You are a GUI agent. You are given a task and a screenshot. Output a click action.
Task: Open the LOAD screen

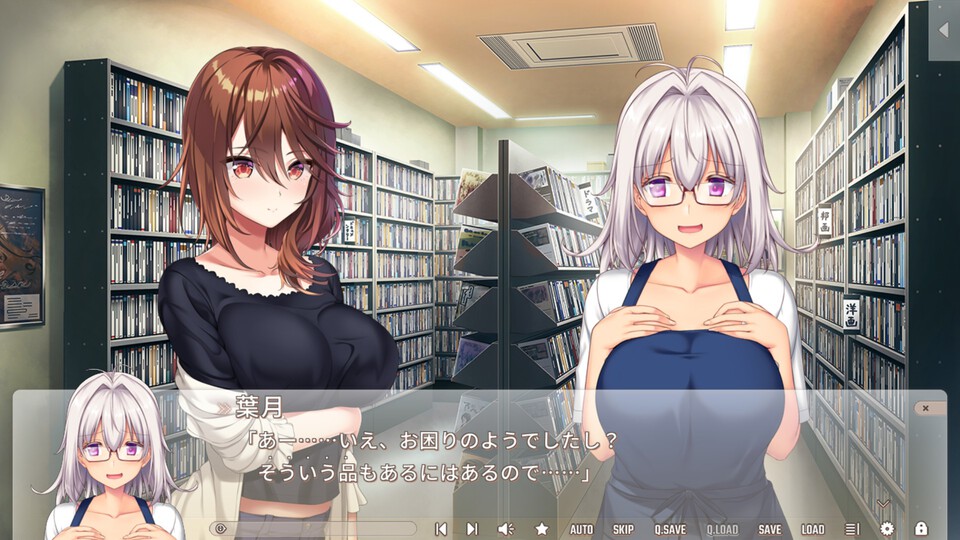[813, 529]
